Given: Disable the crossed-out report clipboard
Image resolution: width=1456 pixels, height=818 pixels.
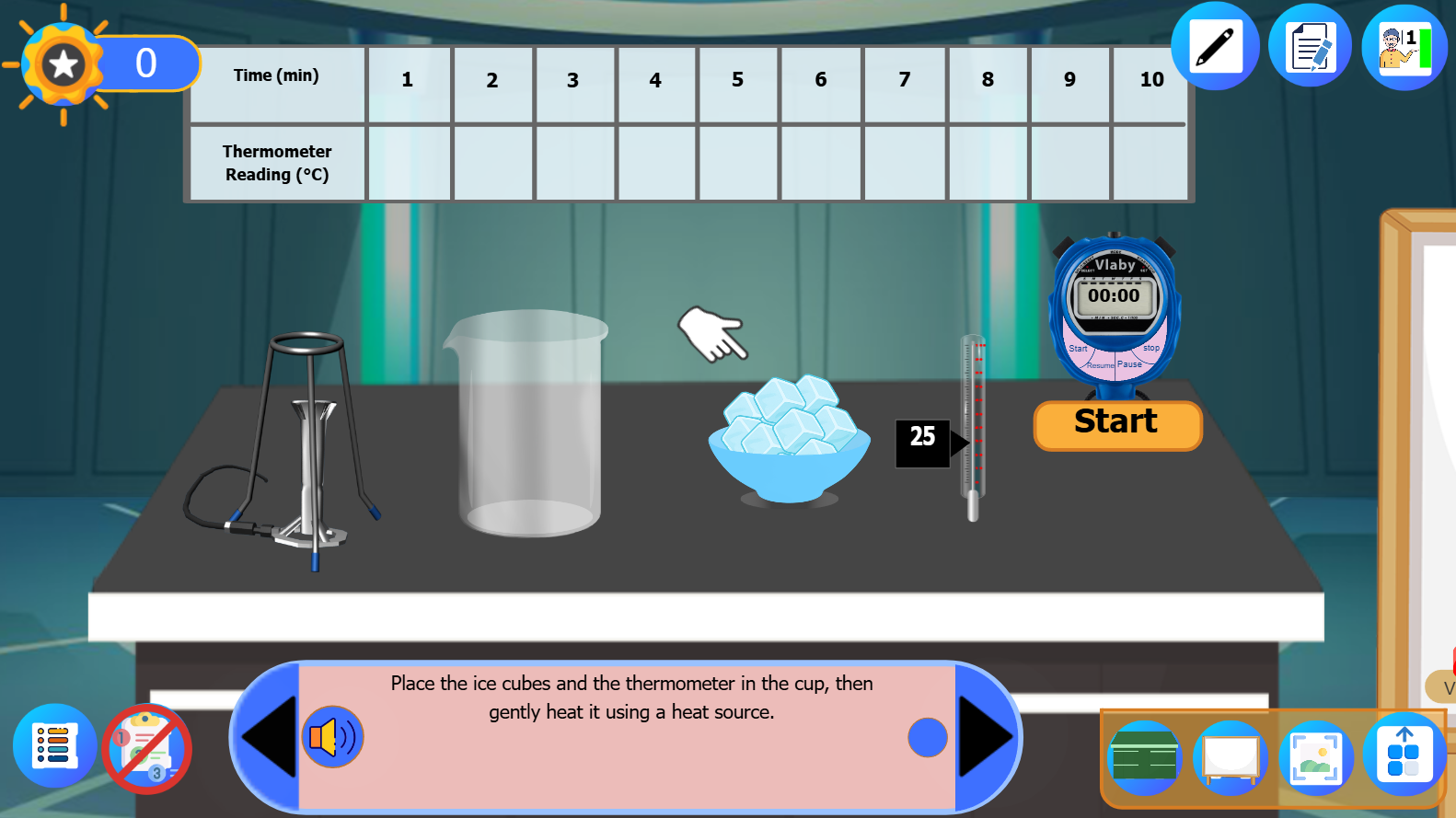Looking at the screenshot, I should click(x=147, y=748).
